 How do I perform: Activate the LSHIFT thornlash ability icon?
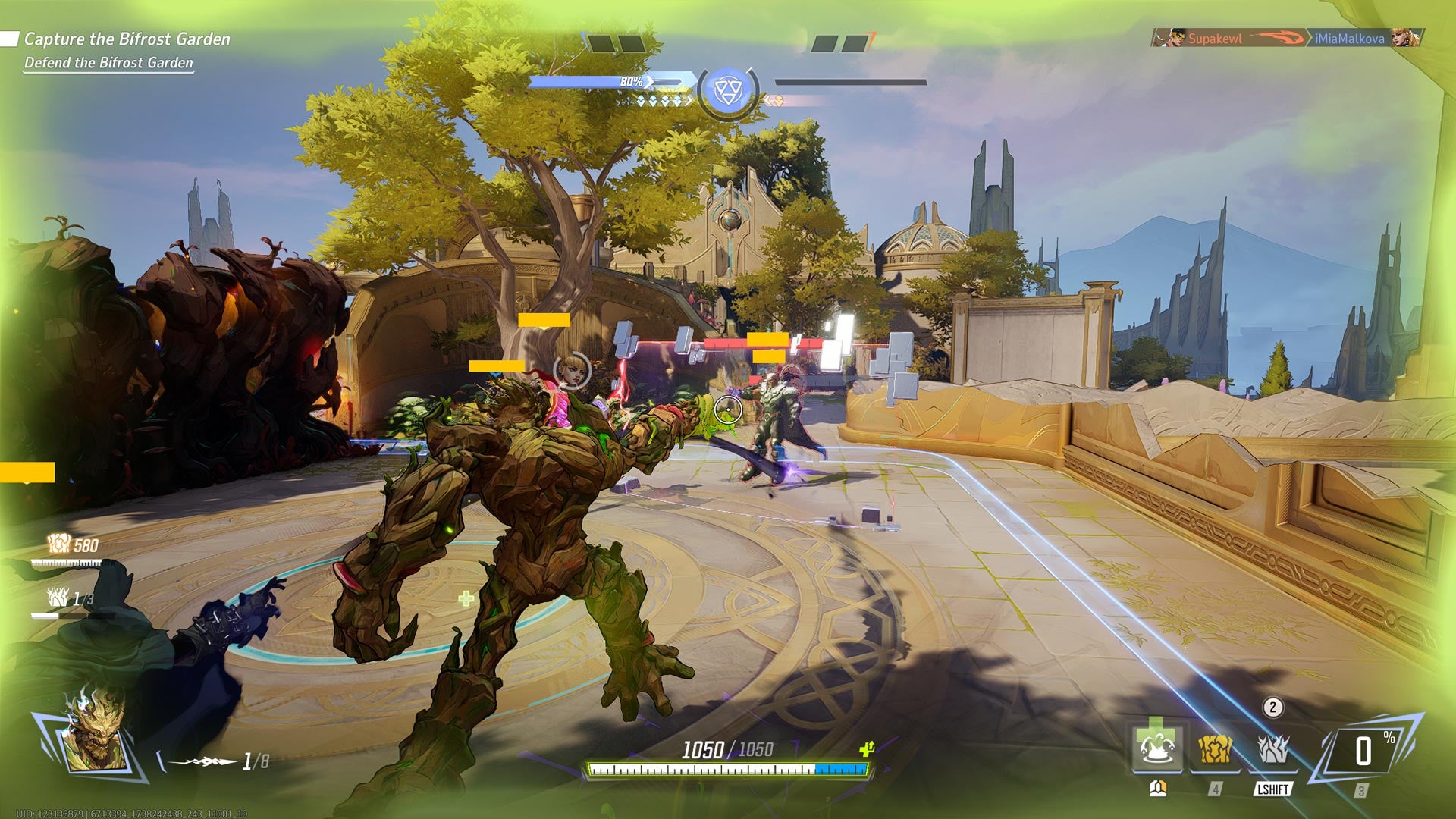(1272, 750)
